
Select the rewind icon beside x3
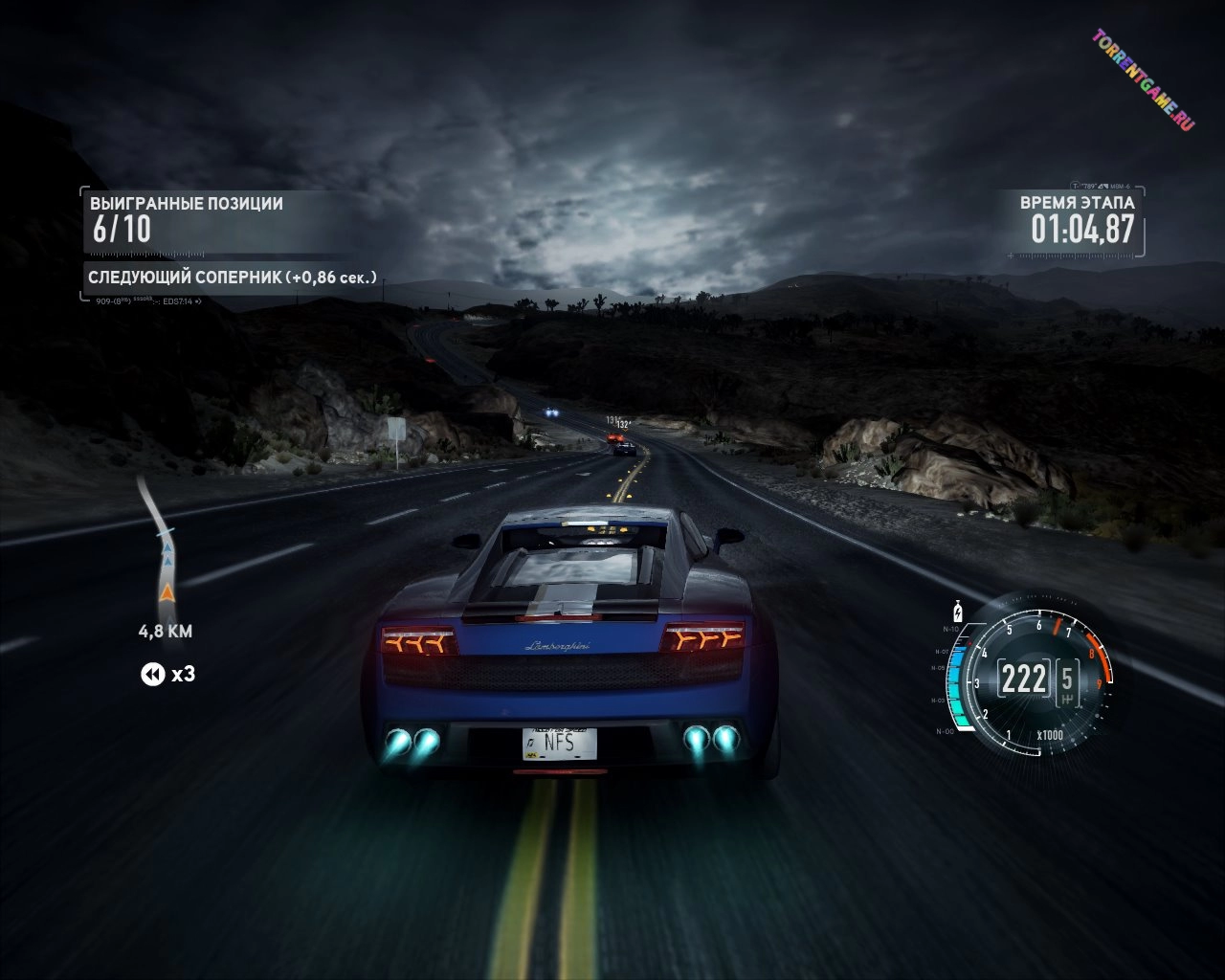tap(152, 675)
